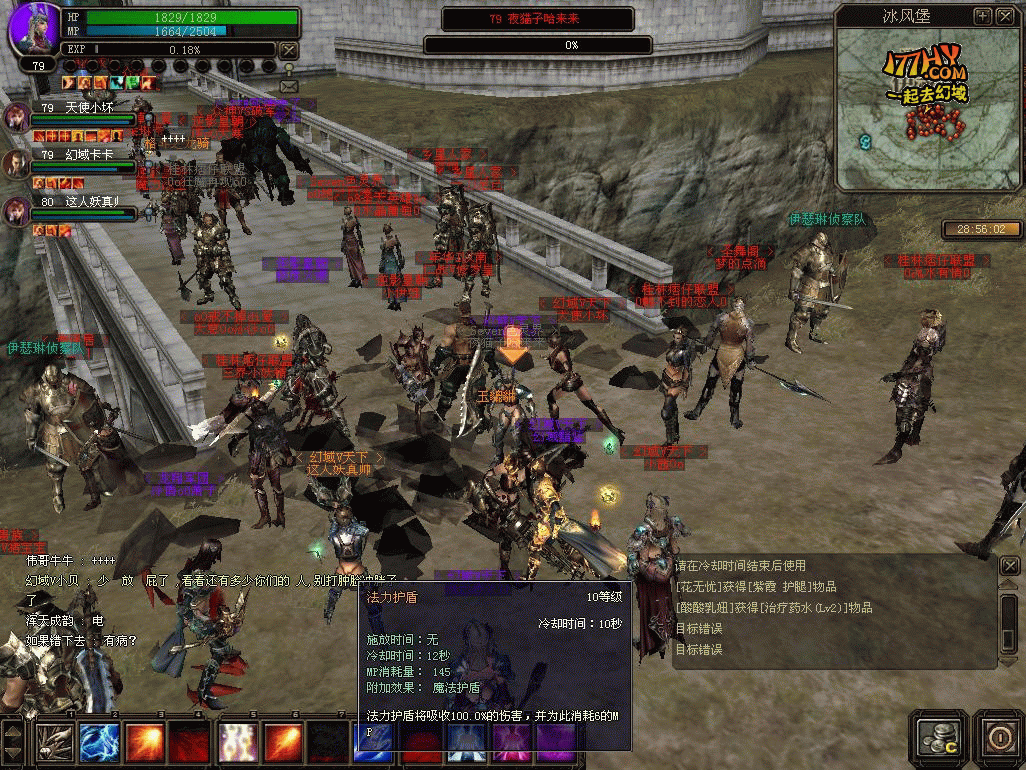Image resolution: width=1026 pixels, height=770 pixels.
Task: Cast the flame comet skill in slot 6
Action: coord(284,743)
